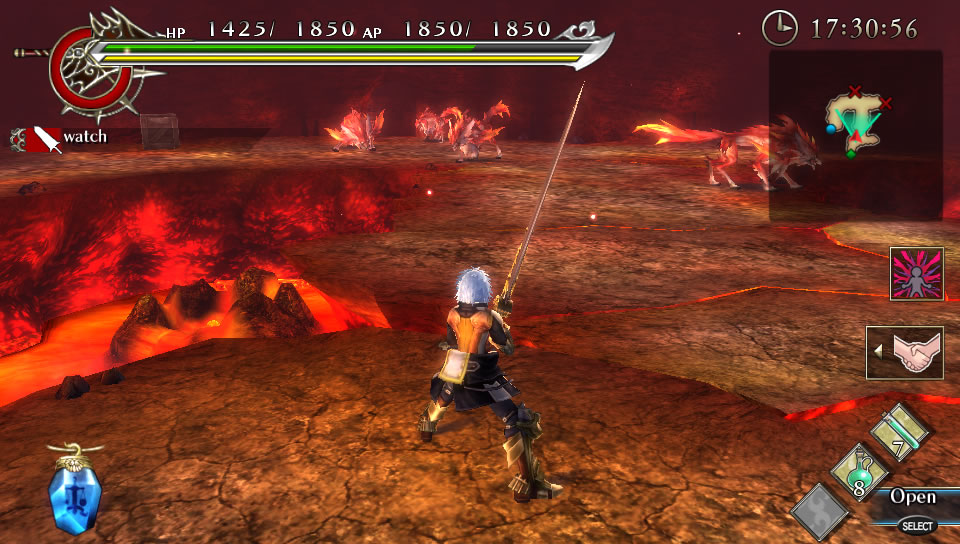Select the grey swirl item slot
This screenshot has height=544, width=960.
pyautogui.click(x=820, y=512)
